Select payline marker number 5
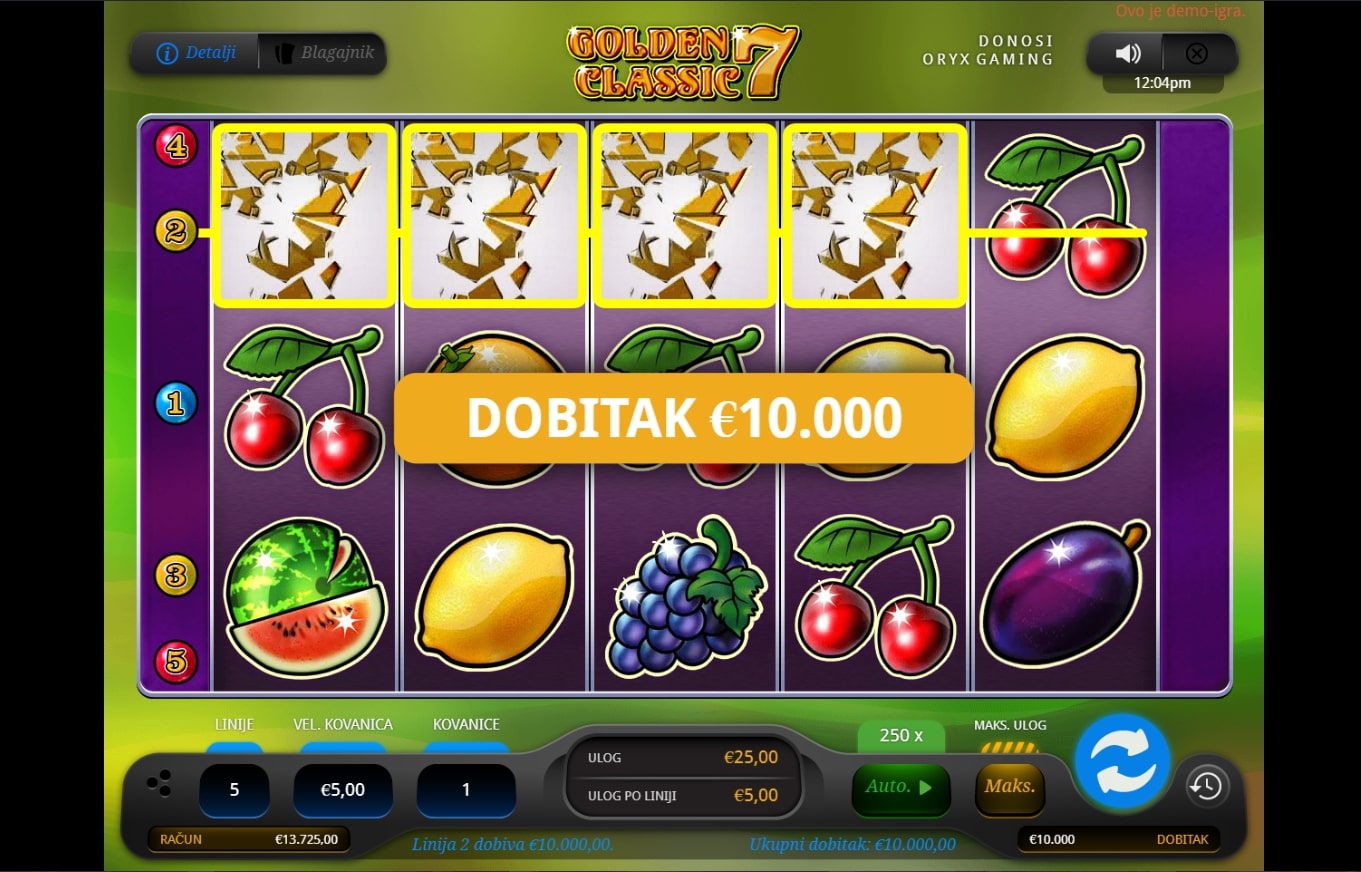Image resolution: width=1361 pixels, height=872 pixels. [176, 661]
